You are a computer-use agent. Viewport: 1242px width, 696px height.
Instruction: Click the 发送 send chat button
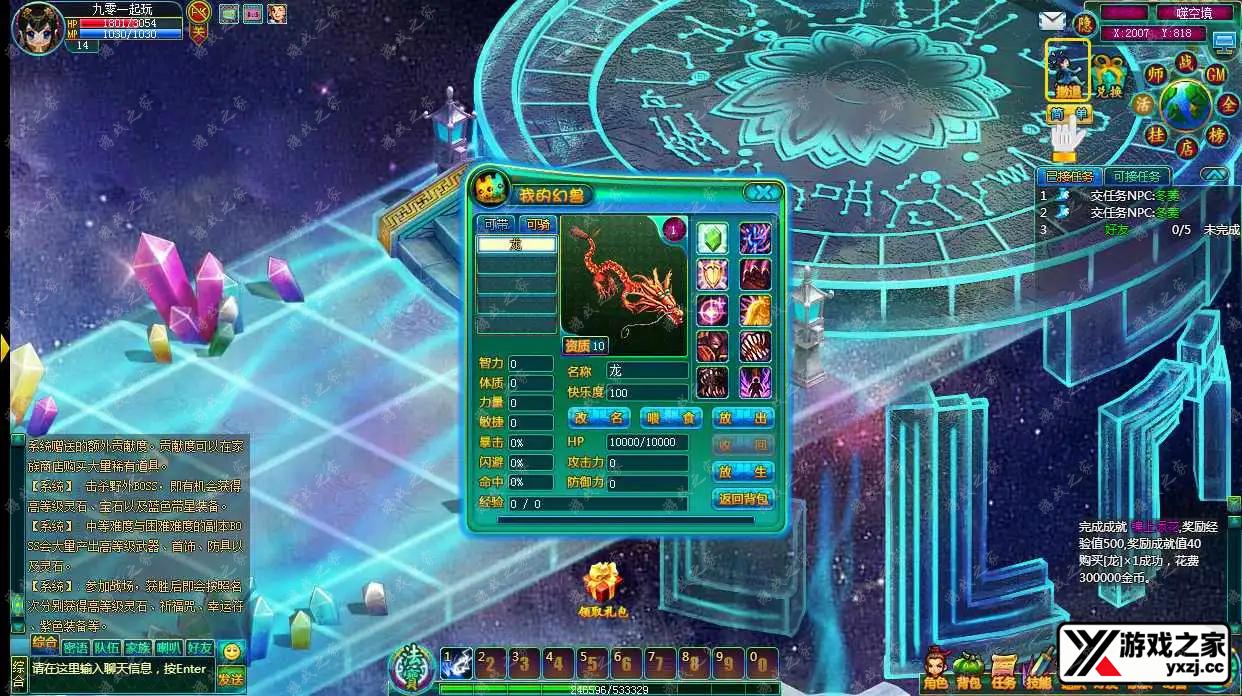[x=230, y=678]
